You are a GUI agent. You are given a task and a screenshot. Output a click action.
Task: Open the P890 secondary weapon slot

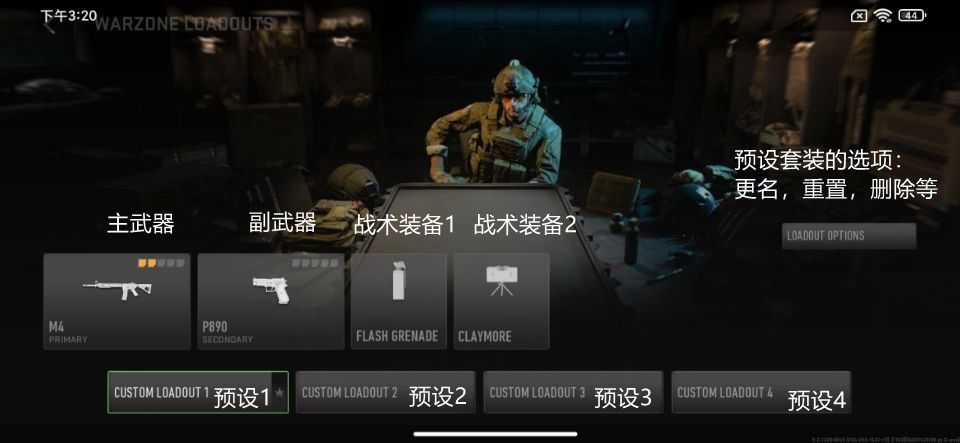tap(270, 301)
